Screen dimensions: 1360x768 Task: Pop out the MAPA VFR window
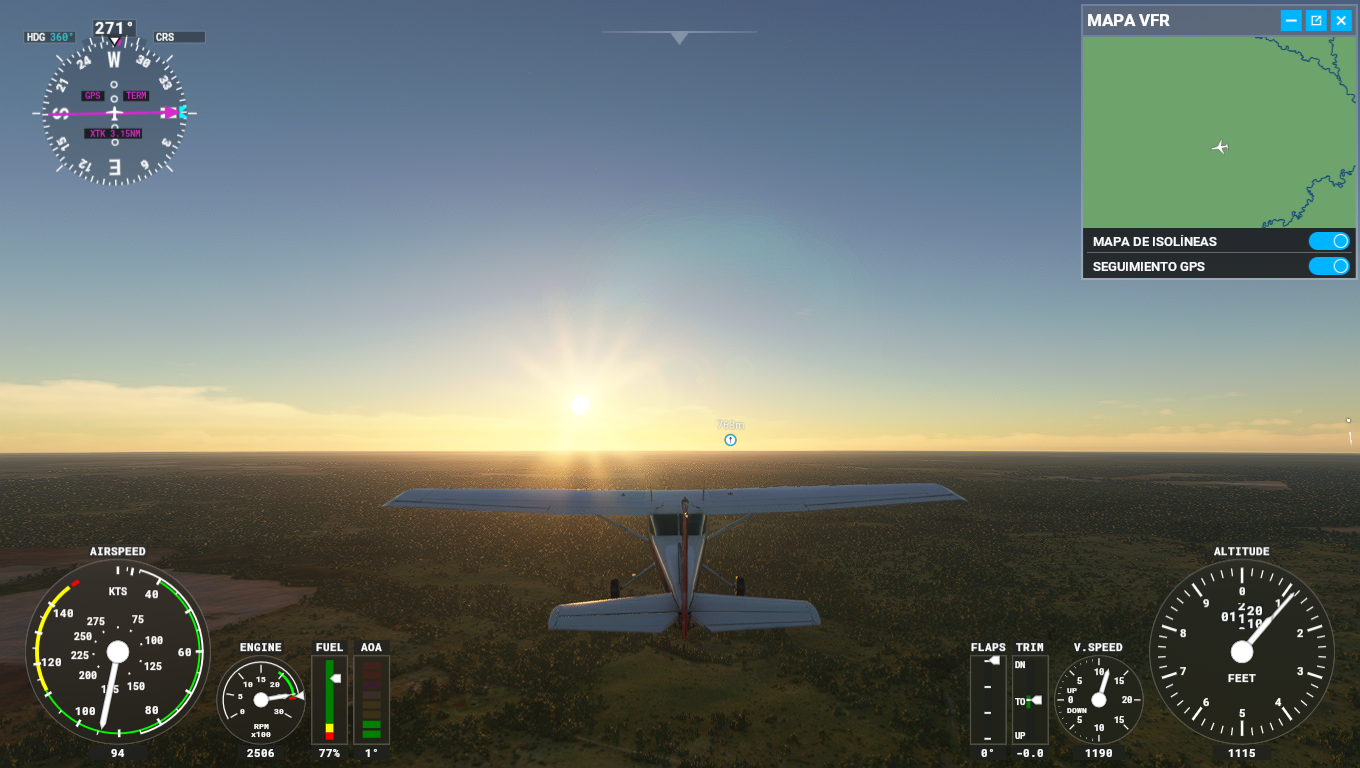tap(1316, 20)
